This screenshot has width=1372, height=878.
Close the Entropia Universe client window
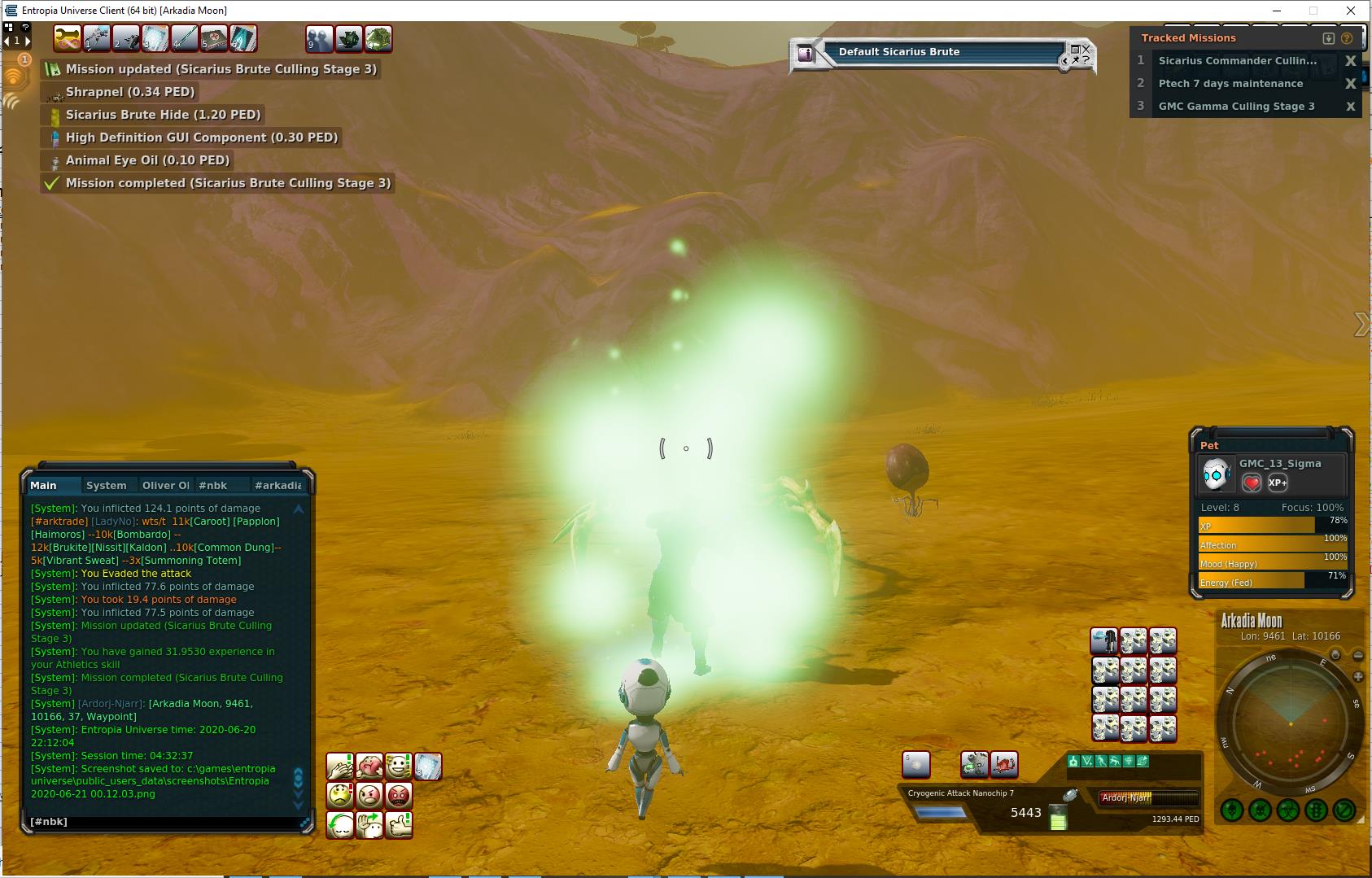pyautogui.click(x=1351, y=11)
